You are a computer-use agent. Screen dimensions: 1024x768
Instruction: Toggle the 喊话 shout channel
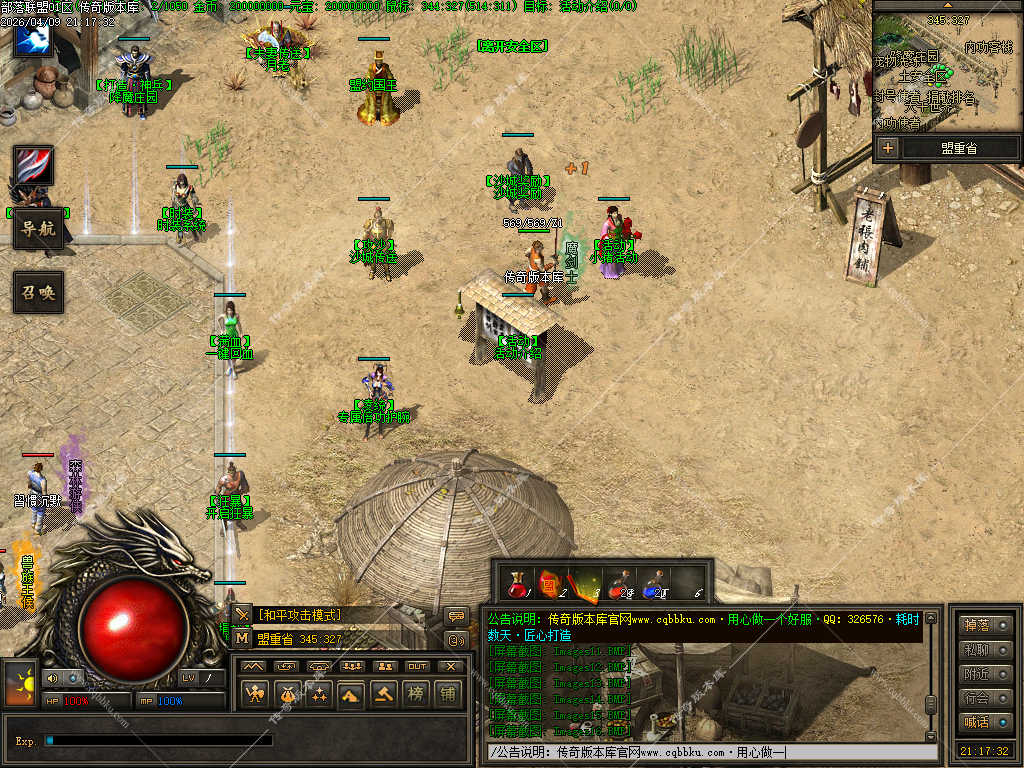coord(985,722)
